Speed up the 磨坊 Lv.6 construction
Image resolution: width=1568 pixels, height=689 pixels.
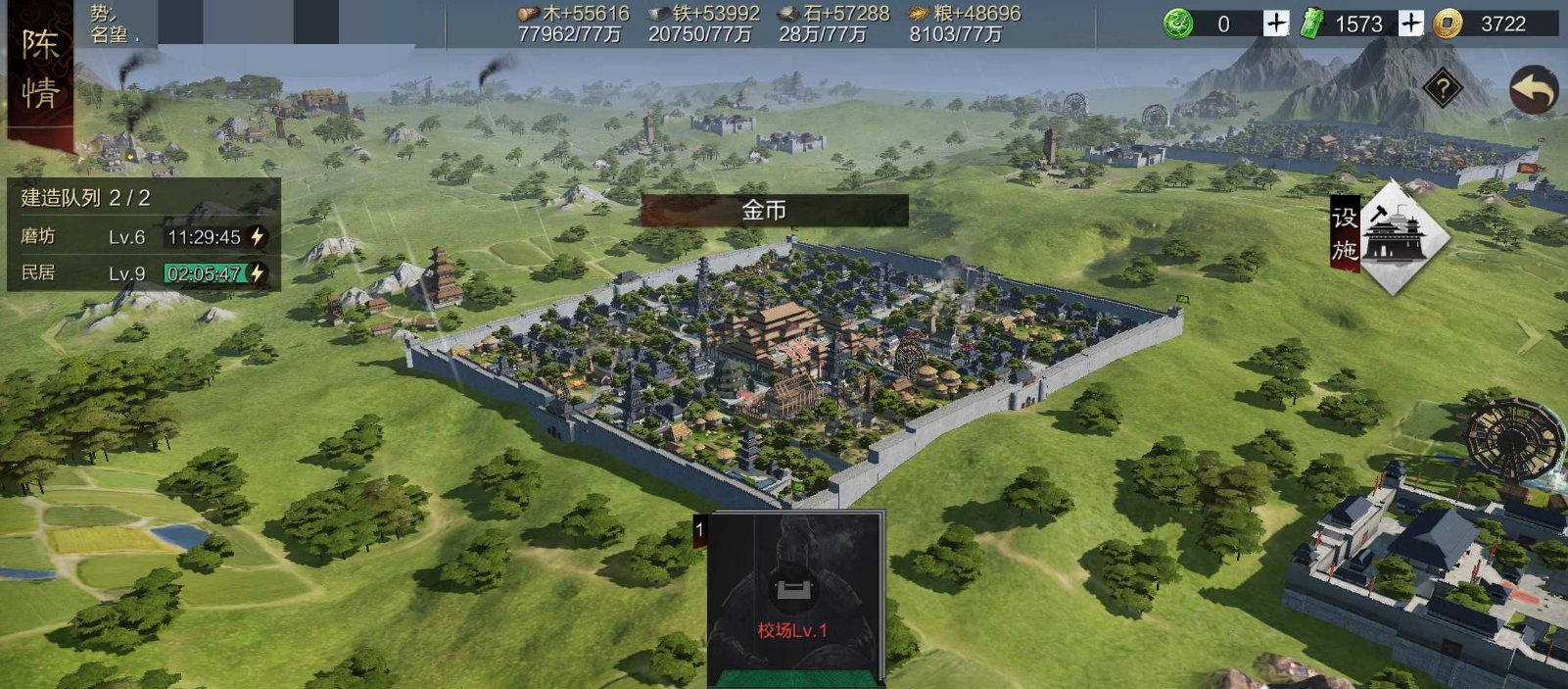coord(258,236)
